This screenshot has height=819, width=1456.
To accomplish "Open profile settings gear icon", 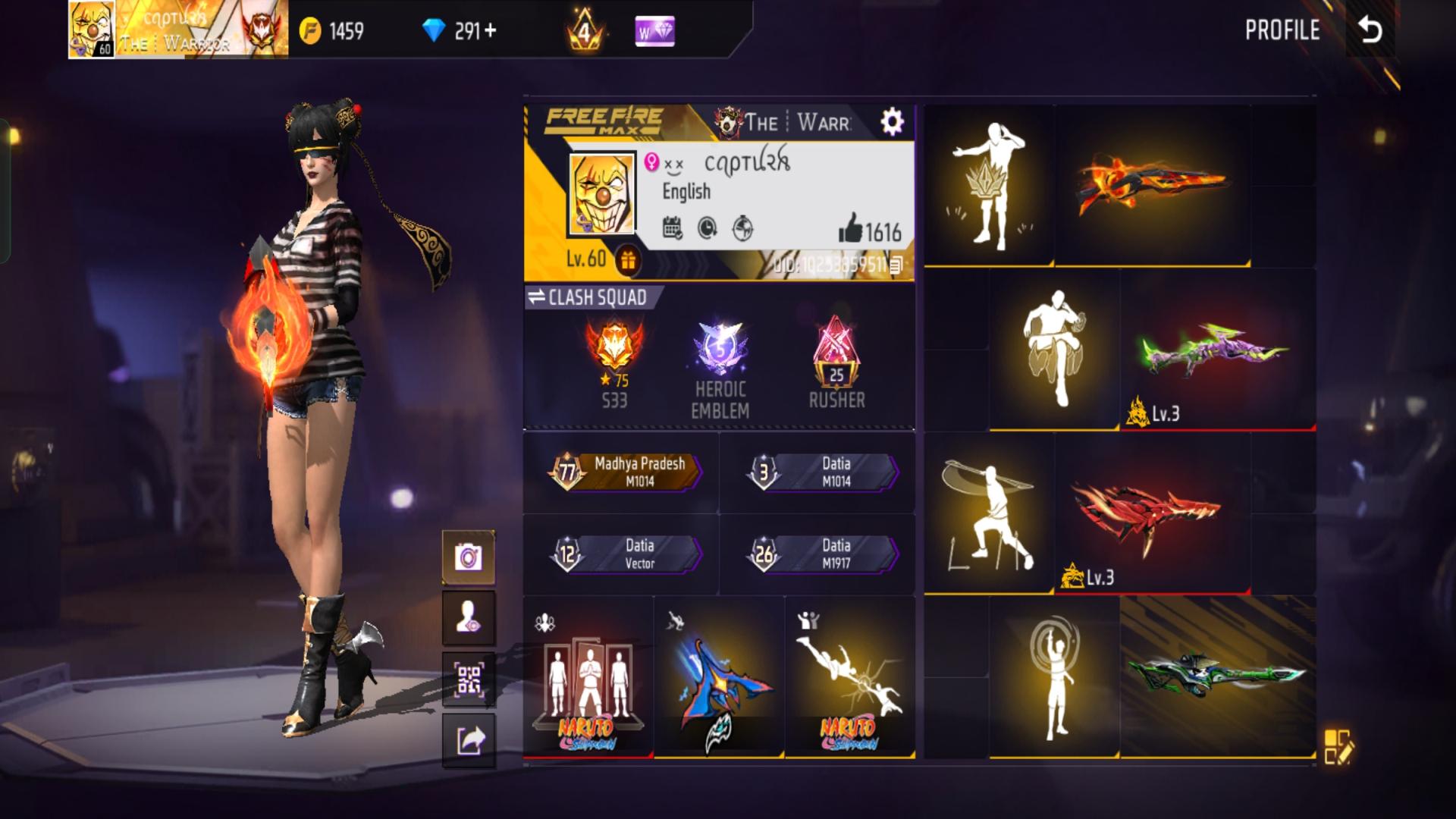I will [892, 121].
